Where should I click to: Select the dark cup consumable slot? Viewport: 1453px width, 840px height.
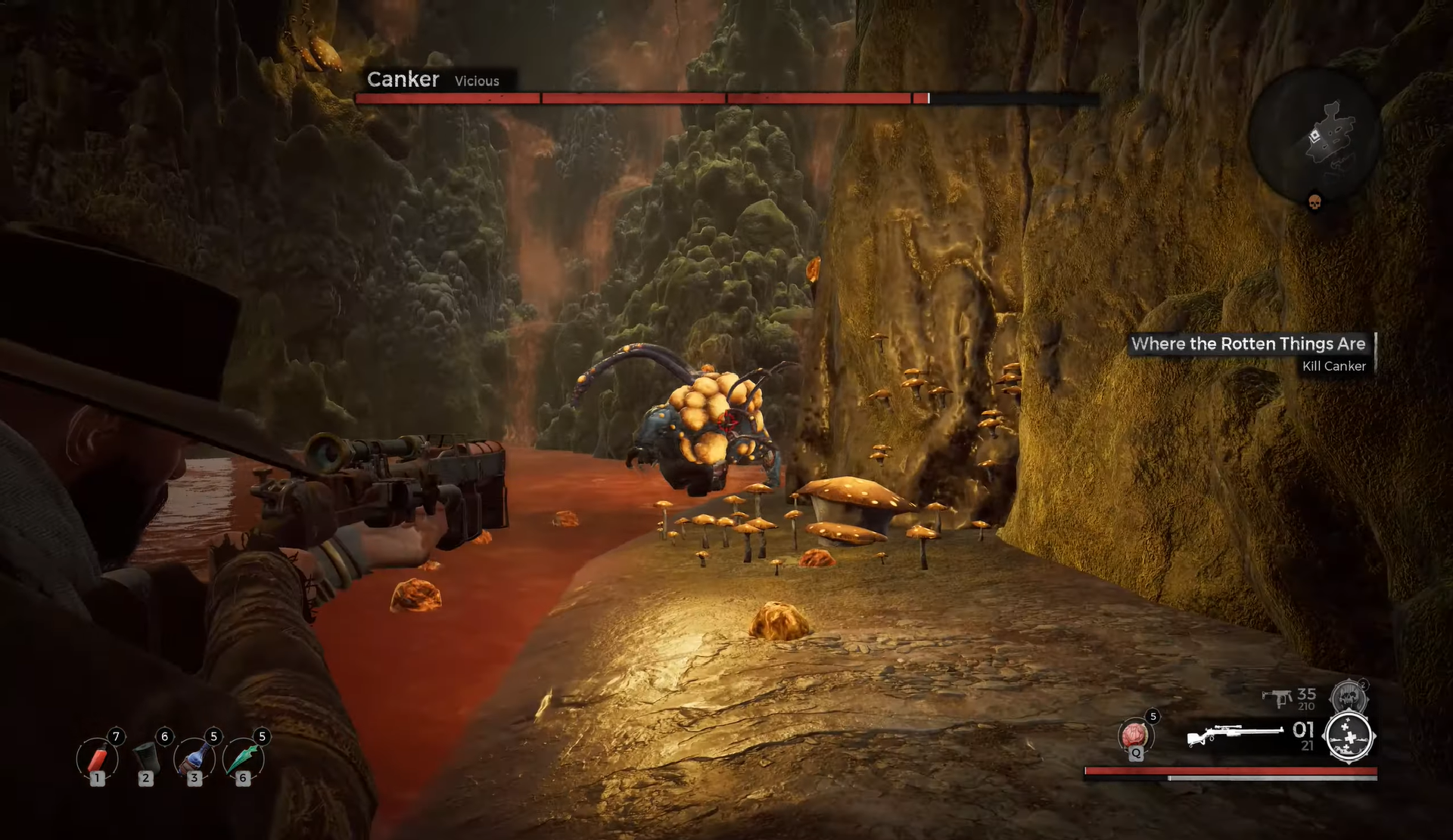pyautogui.click(x=146, y=759)
